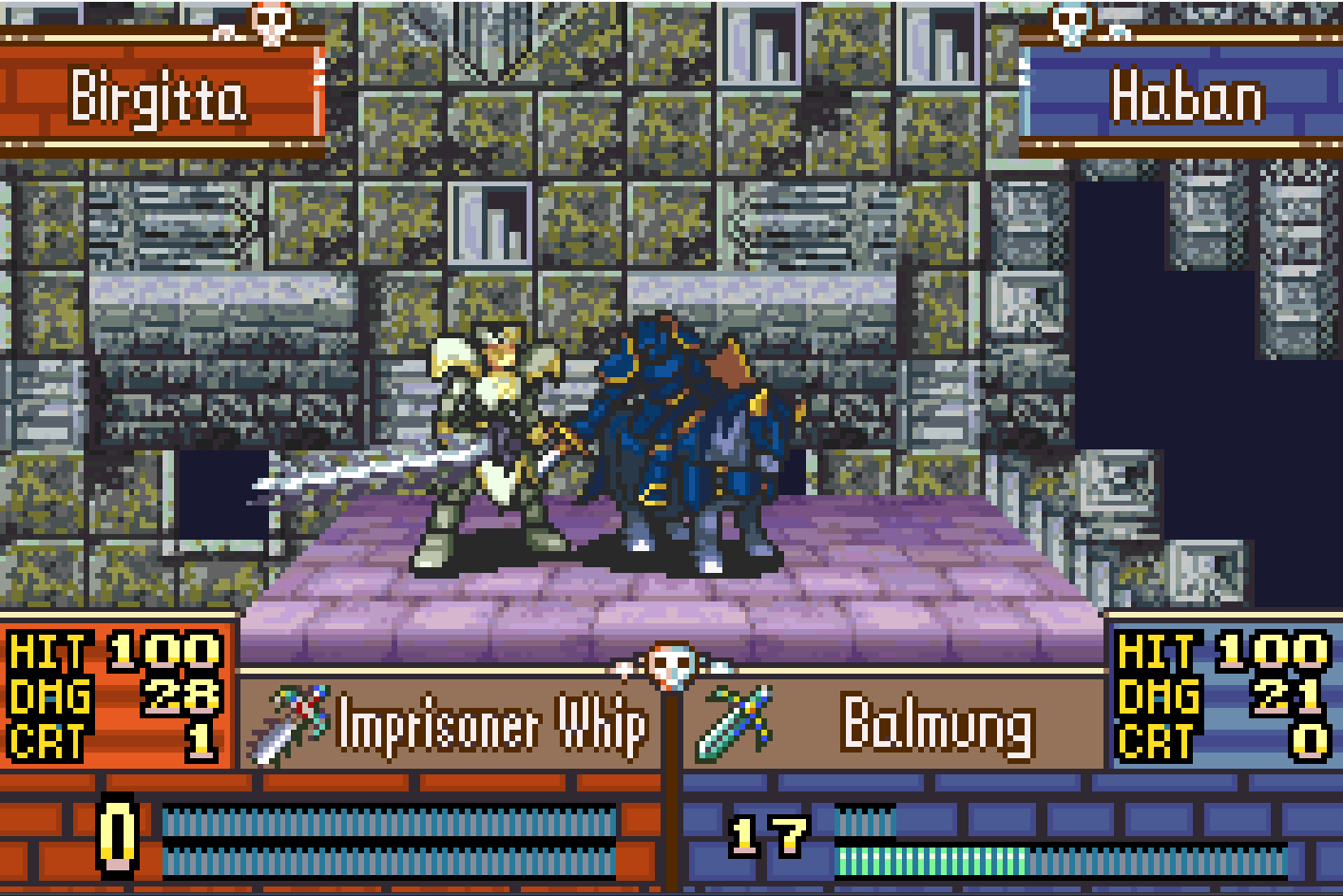Click the skull icon above Haban's name
The image size is (1343, 896).
1072,24
